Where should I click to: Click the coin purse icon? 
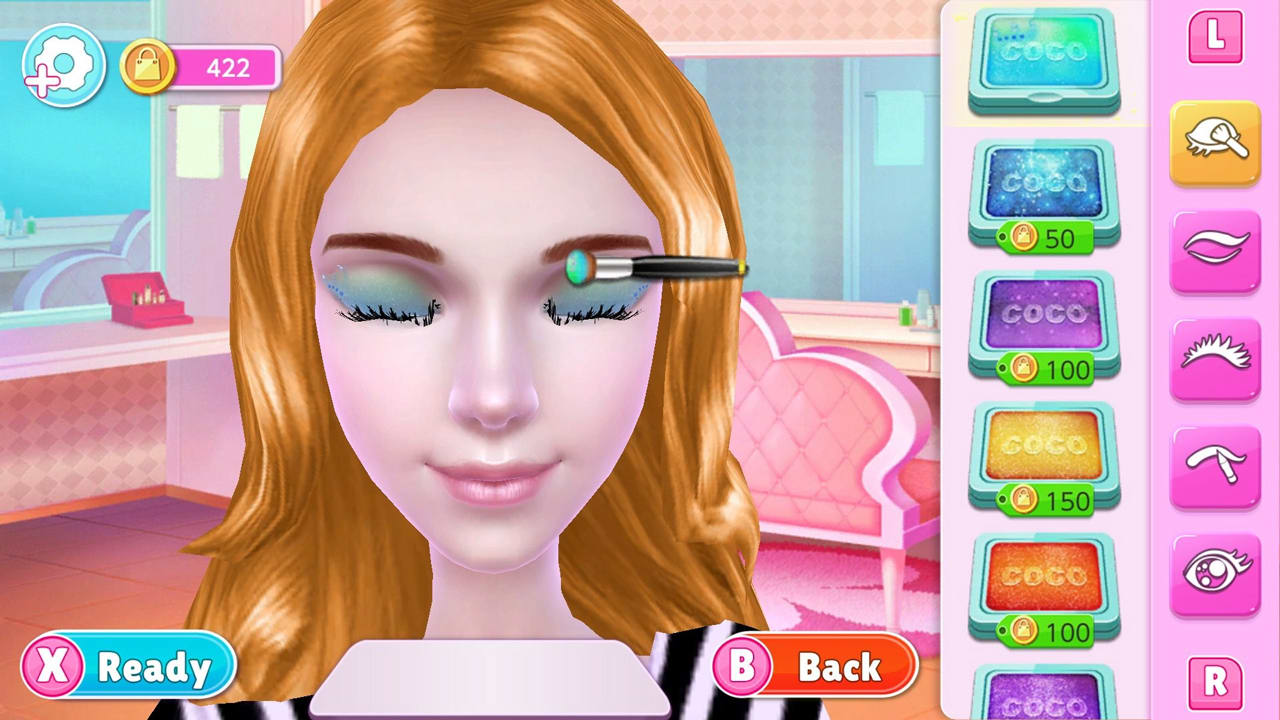(148, 68)
